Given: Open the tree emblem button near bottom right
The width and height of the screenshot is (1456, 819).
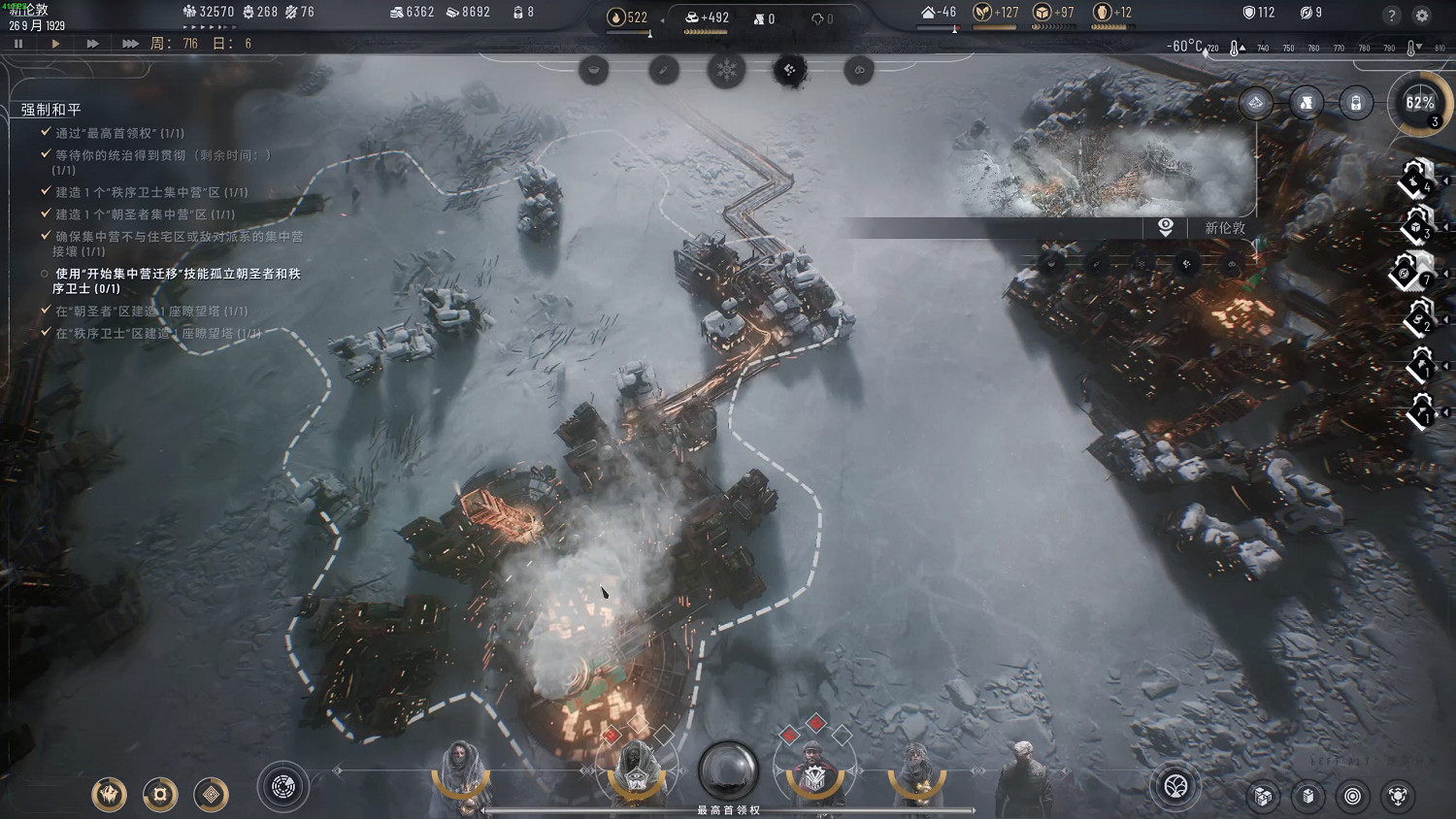Looking at the screenshot, I should 1176,786.
